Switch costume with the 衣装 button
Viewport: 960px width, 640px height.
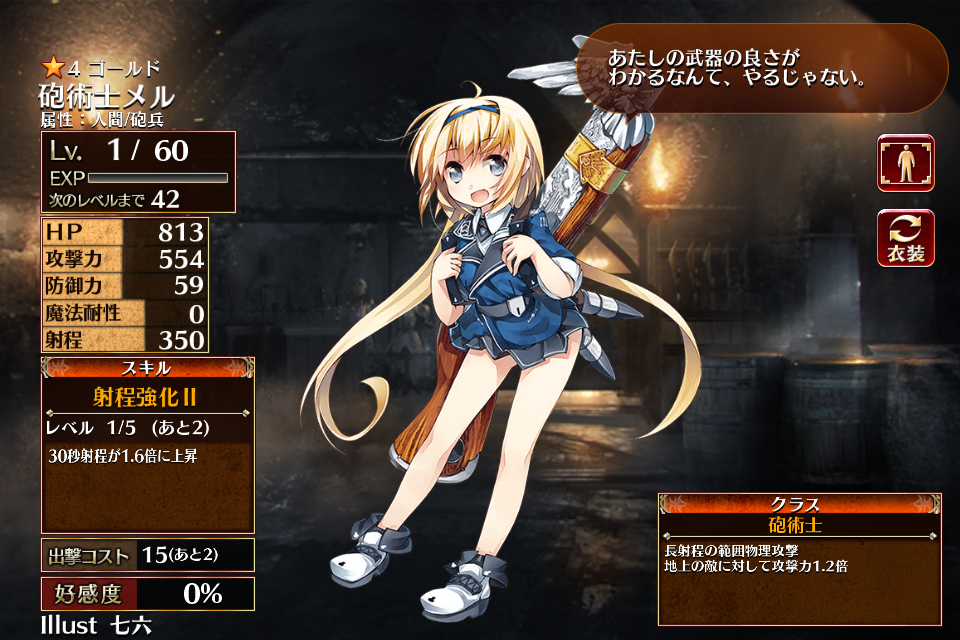pyautogui.click(x=906, y=238)
